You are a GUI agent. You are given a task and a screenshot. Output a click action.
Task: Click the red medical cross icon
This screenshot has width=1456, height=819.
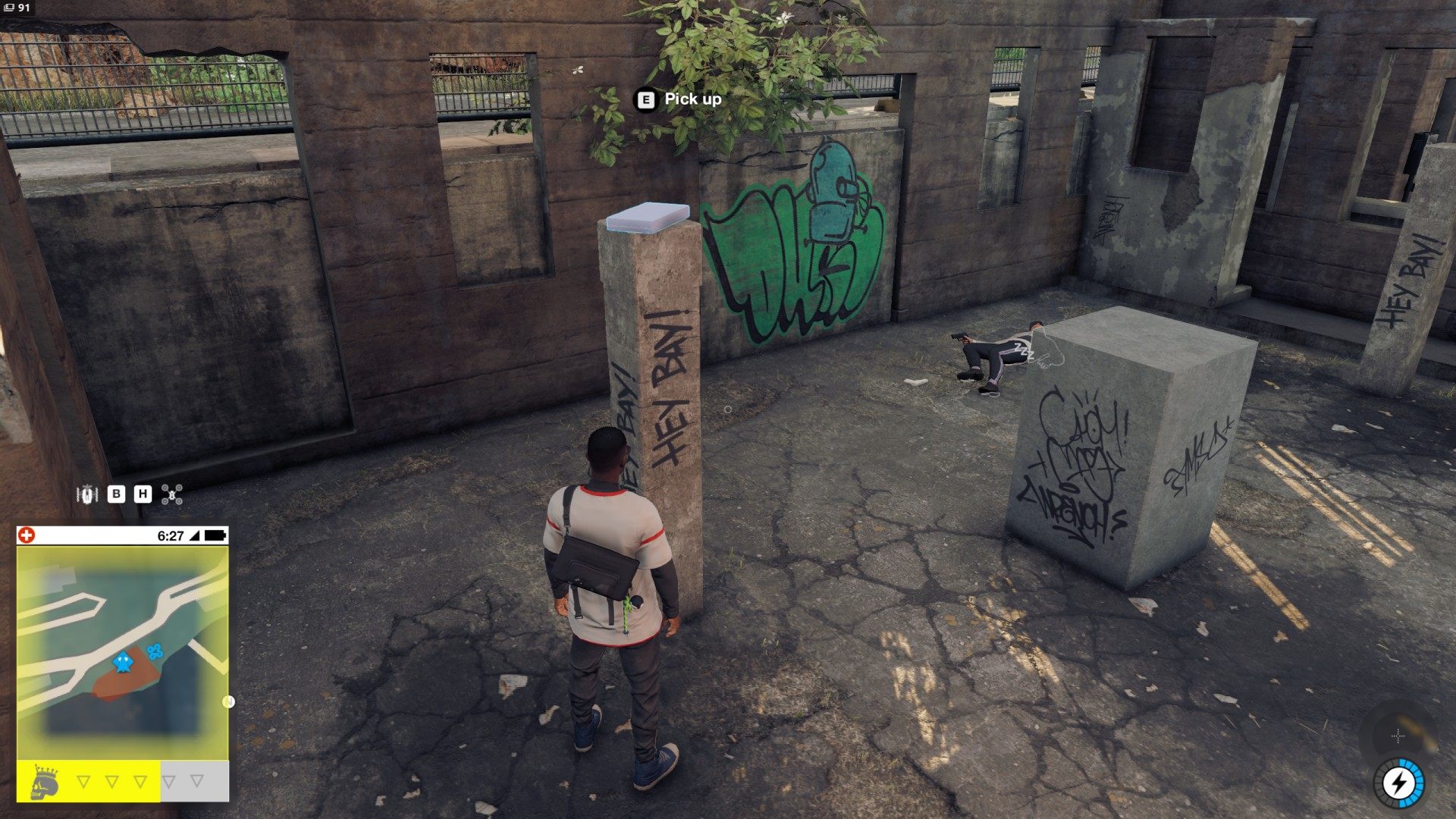click(x=27, y=535)
